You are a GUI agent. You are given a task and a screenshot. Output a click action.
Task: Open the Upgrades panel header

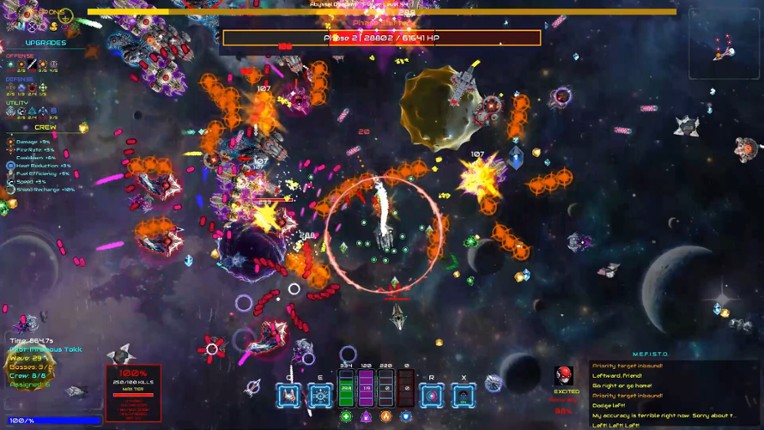coord(44,43)
